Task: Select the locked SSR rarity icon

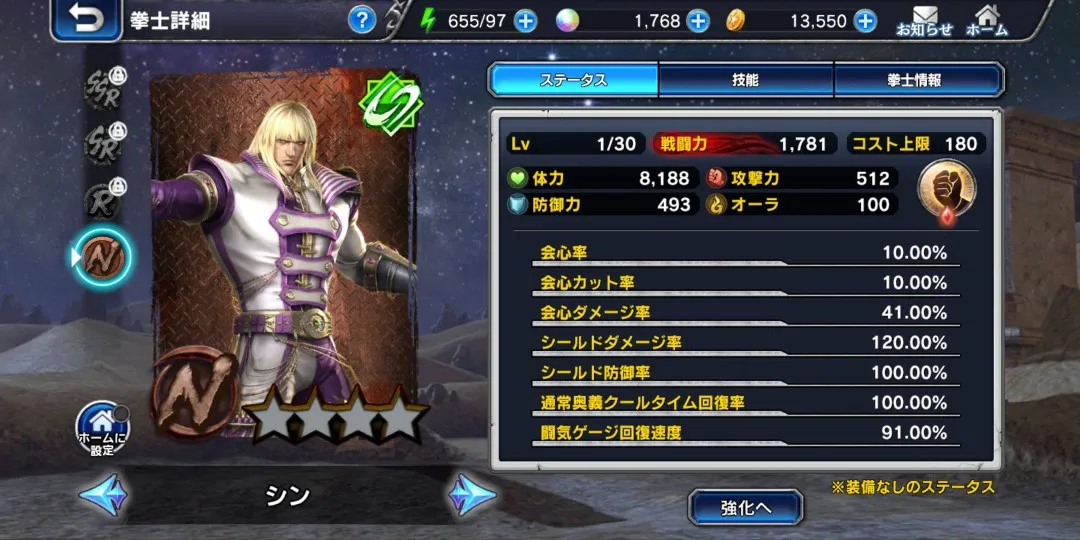Action: (103, 88)
